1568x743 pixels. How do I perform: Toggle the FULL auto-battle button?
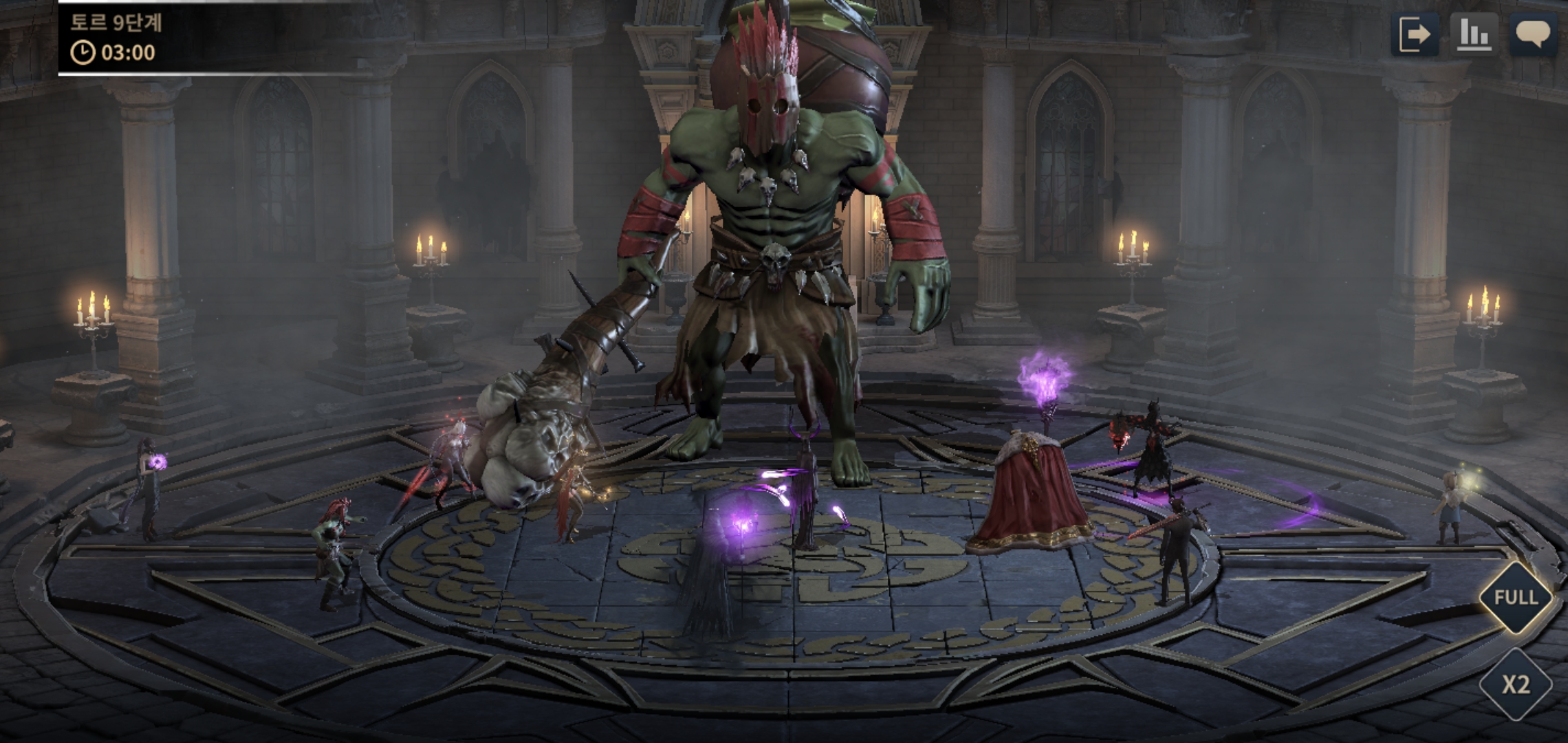pyautogui.click(x=1515, y=597)
